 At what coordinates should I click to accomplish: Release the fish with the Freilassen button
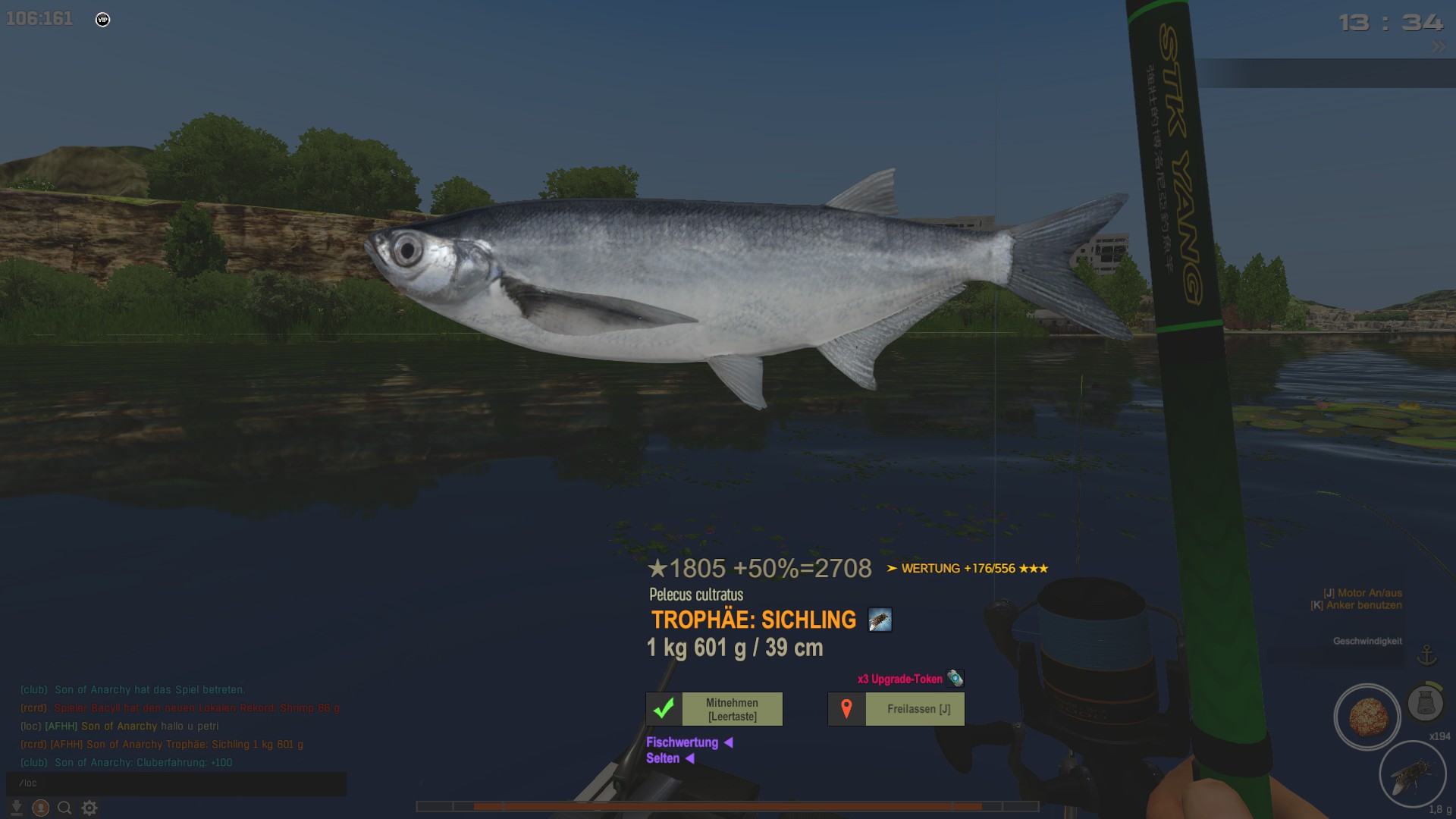coord(896,709)
